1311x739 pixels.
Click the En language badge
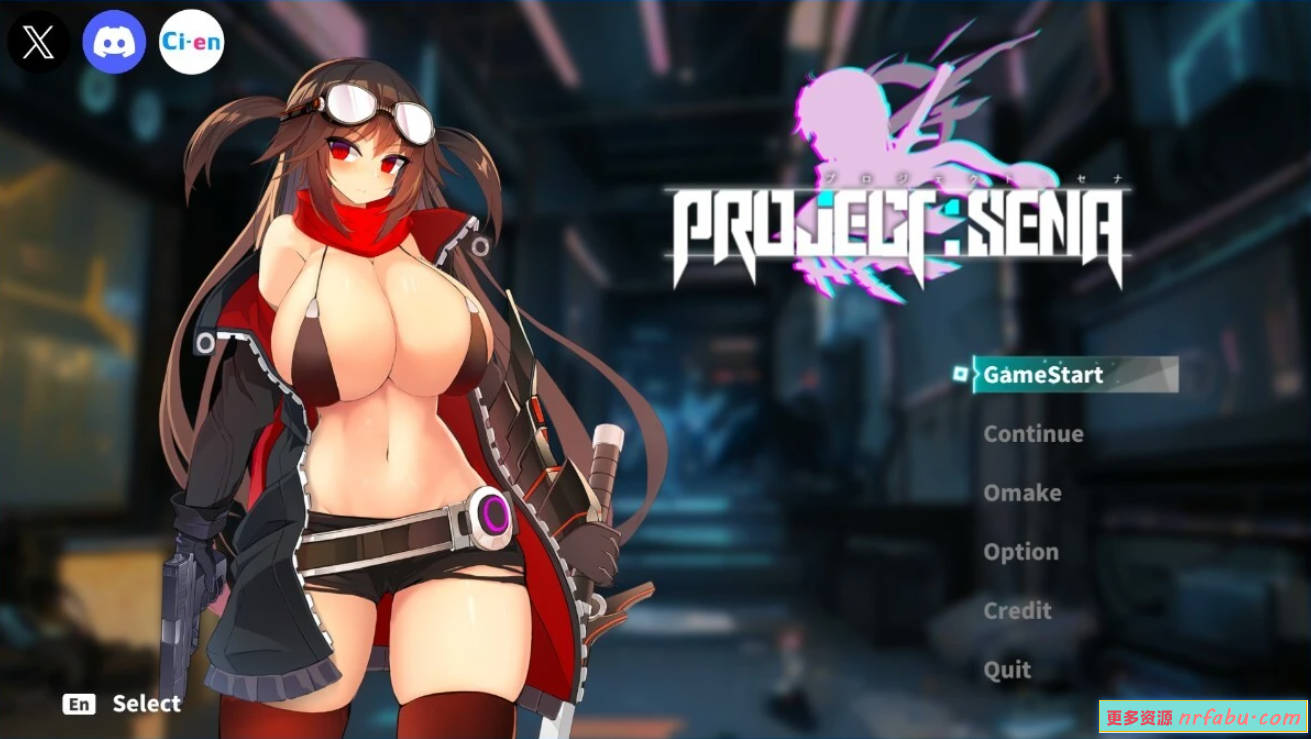pos(80,704)
